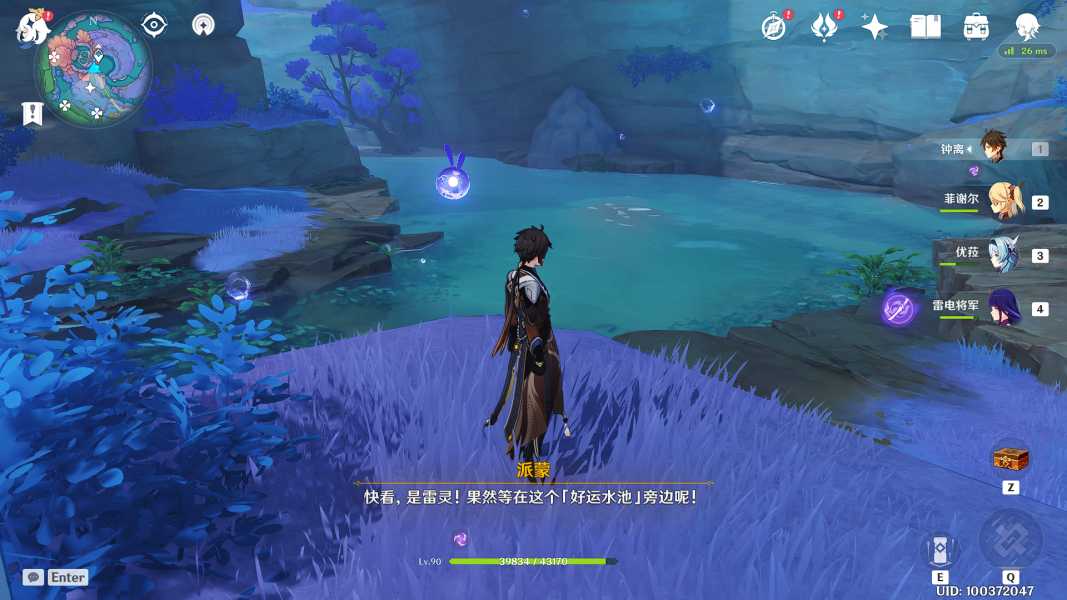
Task: Open the adventurer handbook book icon
Action: click(x=926, y=27)
